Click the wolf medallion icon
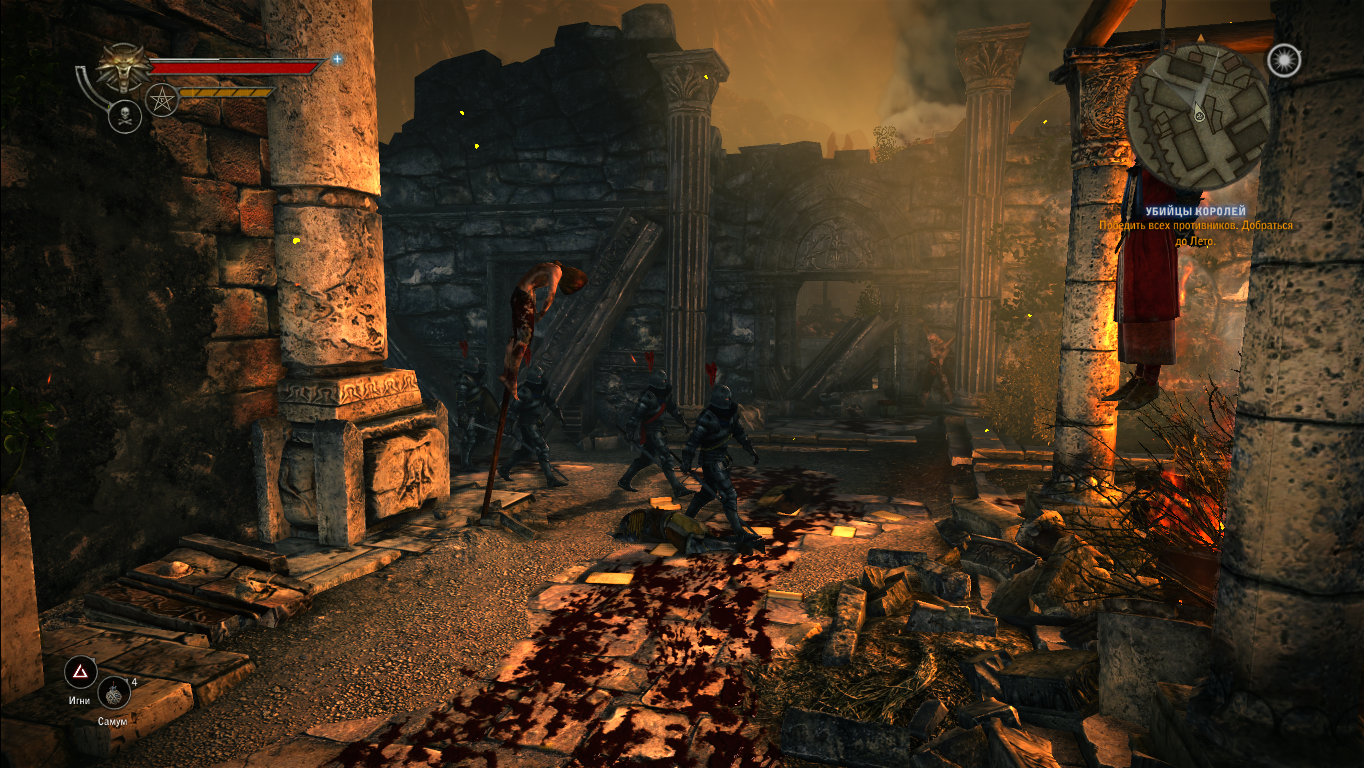The width and height of the screenshot is (1364, 768). [125, 67]
